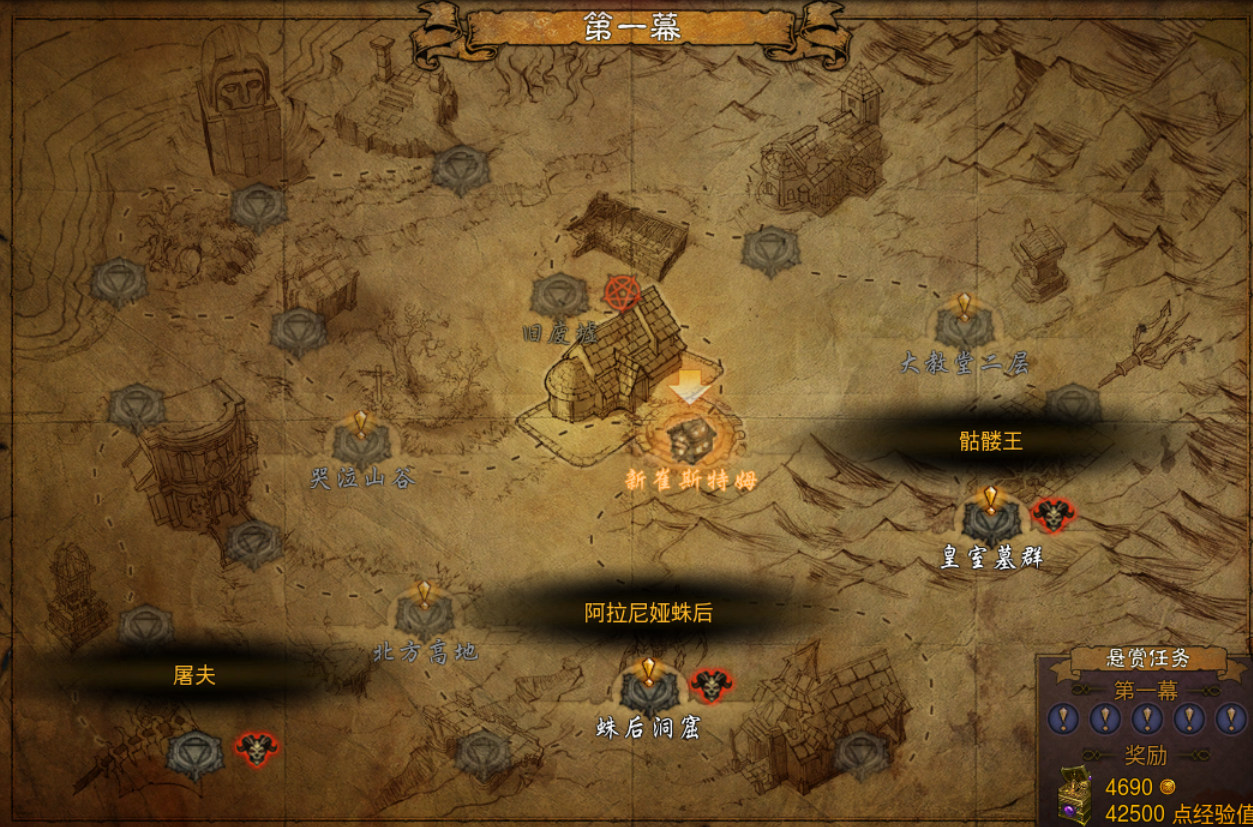1253x827 pixels.
Task: Teleport to the 哭泣山谷 waypoint
Action: pyautogui.click(x=361, y=445)
